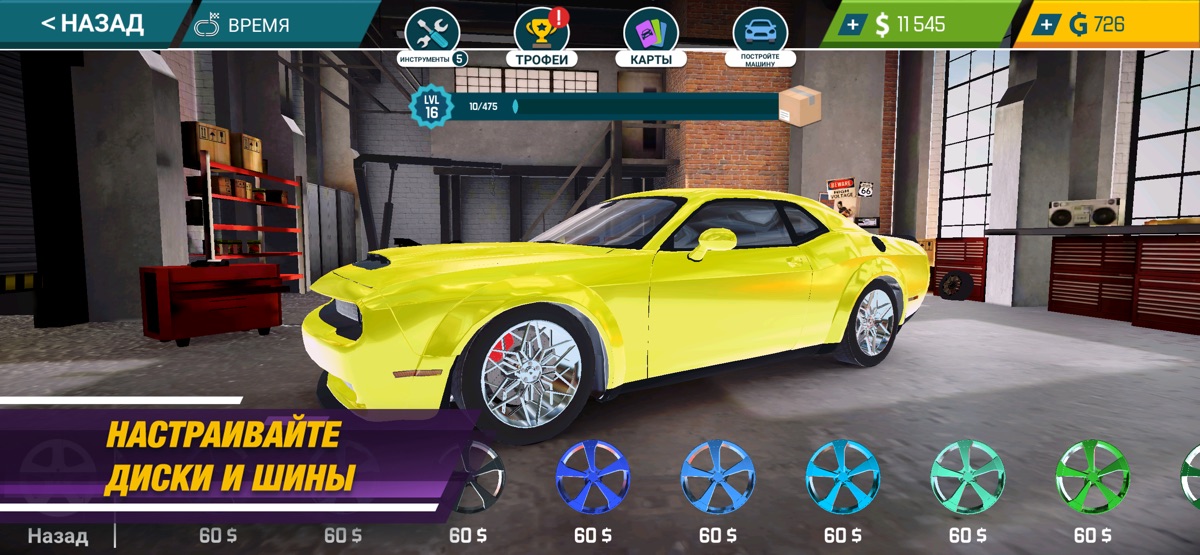The width and height of the screenshot is (1200, 555).
Task: Claim the cardboard box level reward
Action: click(x=799, y=104)
